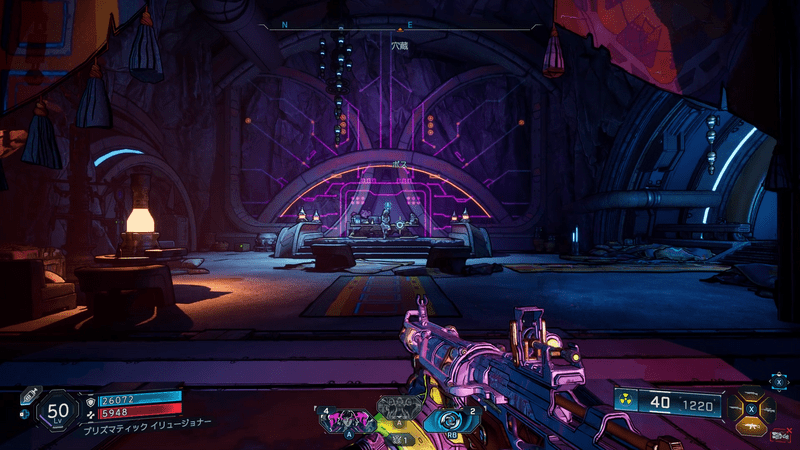Trigger the blue swirl ordnance ability

(x=447, y=418)
